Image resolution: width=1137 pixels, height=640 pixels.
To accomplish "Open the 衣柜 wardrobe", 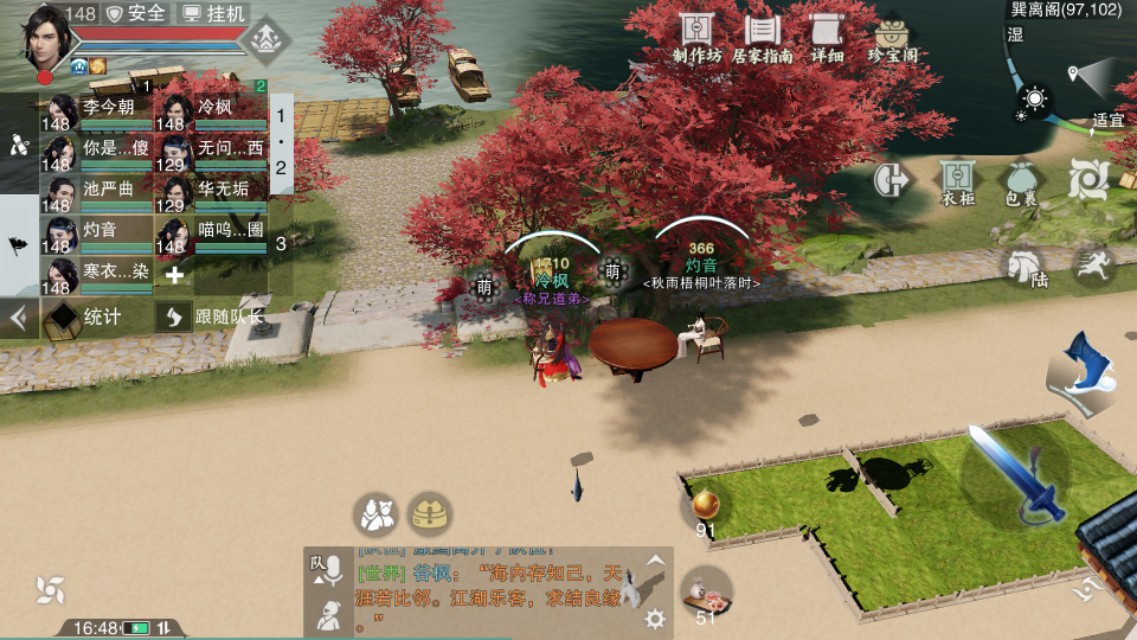I will tap(958, 182).
